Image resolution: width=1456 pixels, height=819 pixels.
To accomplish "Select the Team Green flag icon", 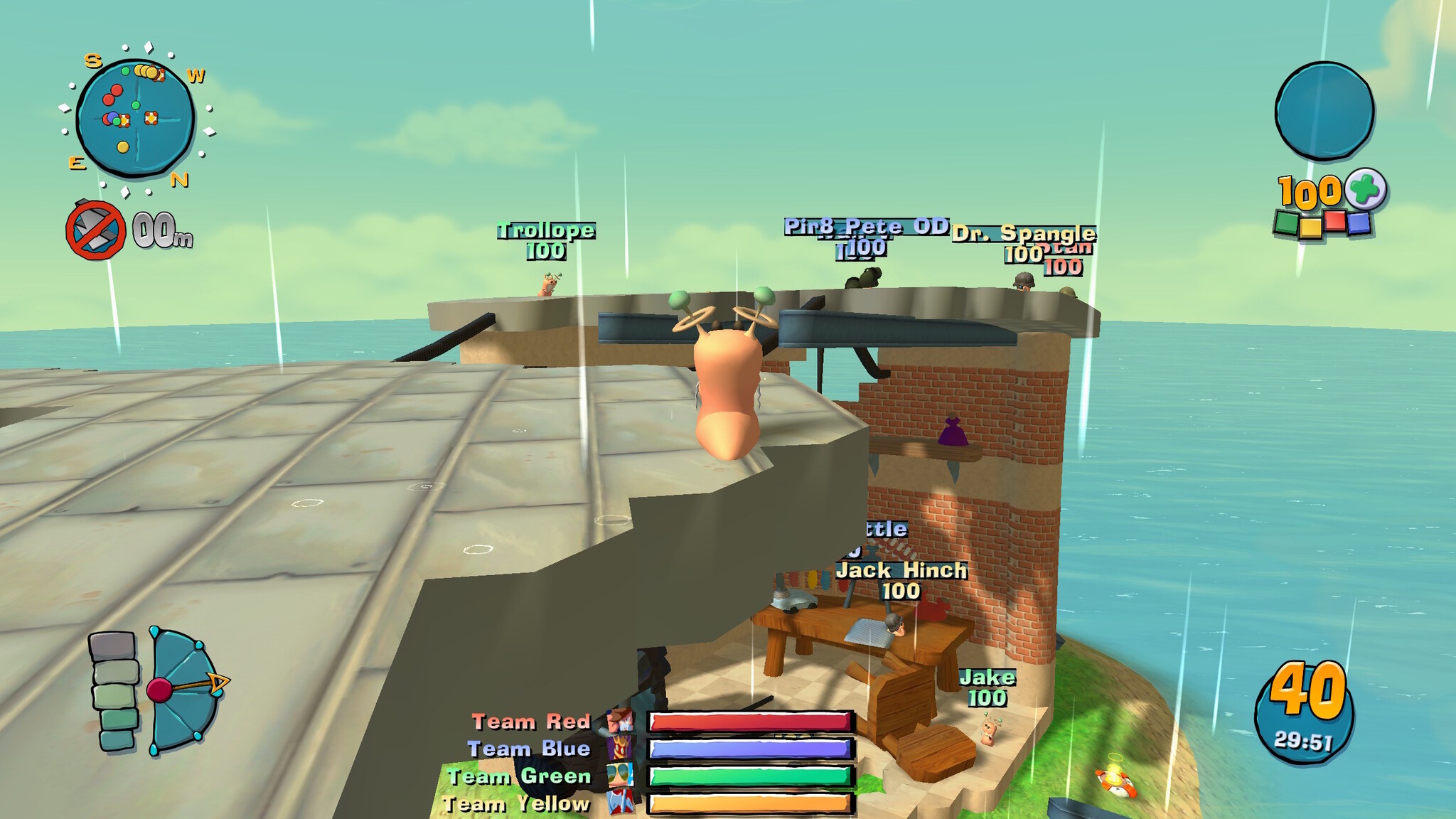I will (x=620, y=776).
